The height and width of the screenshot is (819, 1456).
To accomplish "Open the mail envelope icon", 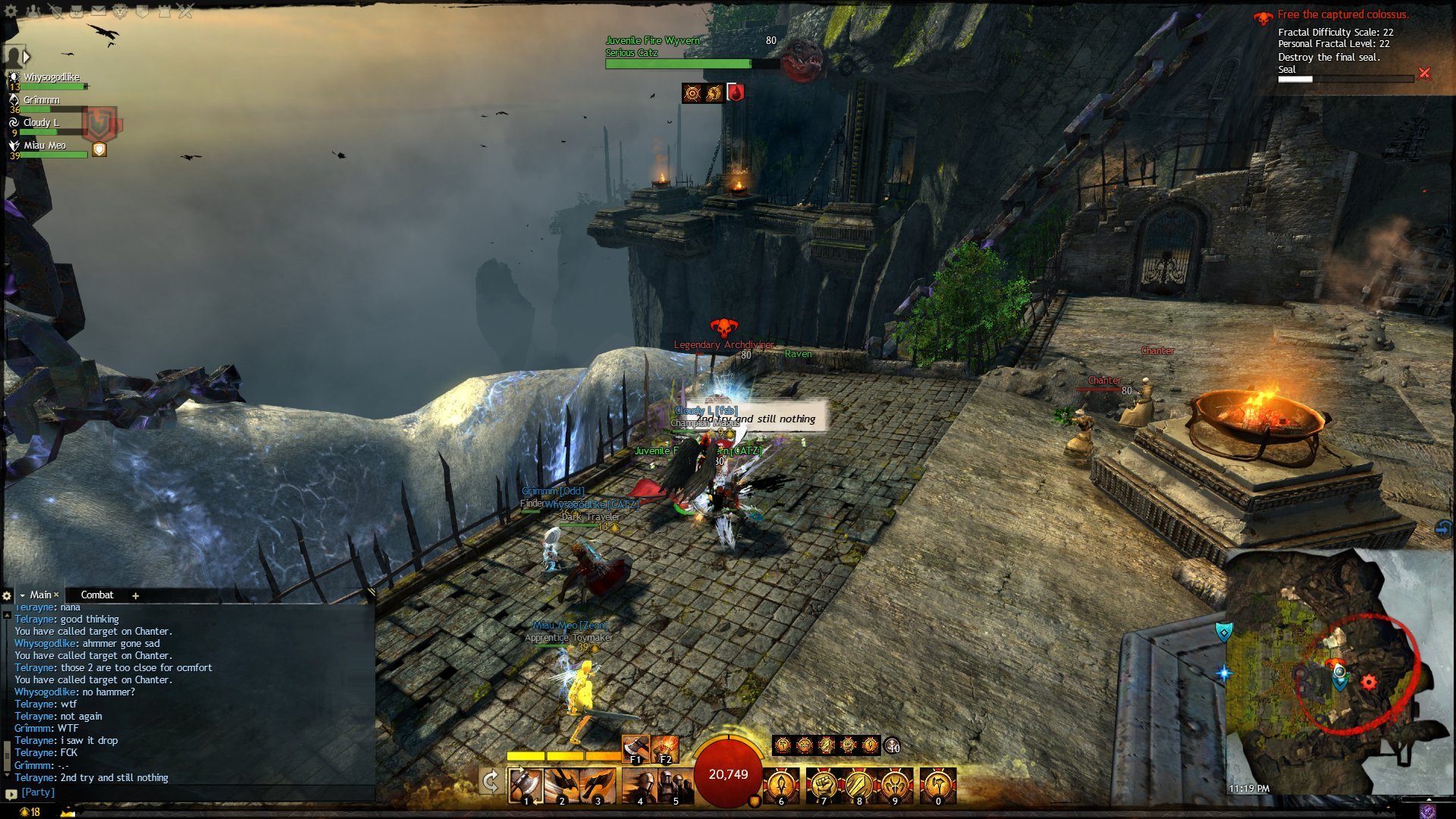I will coord(99,11).
